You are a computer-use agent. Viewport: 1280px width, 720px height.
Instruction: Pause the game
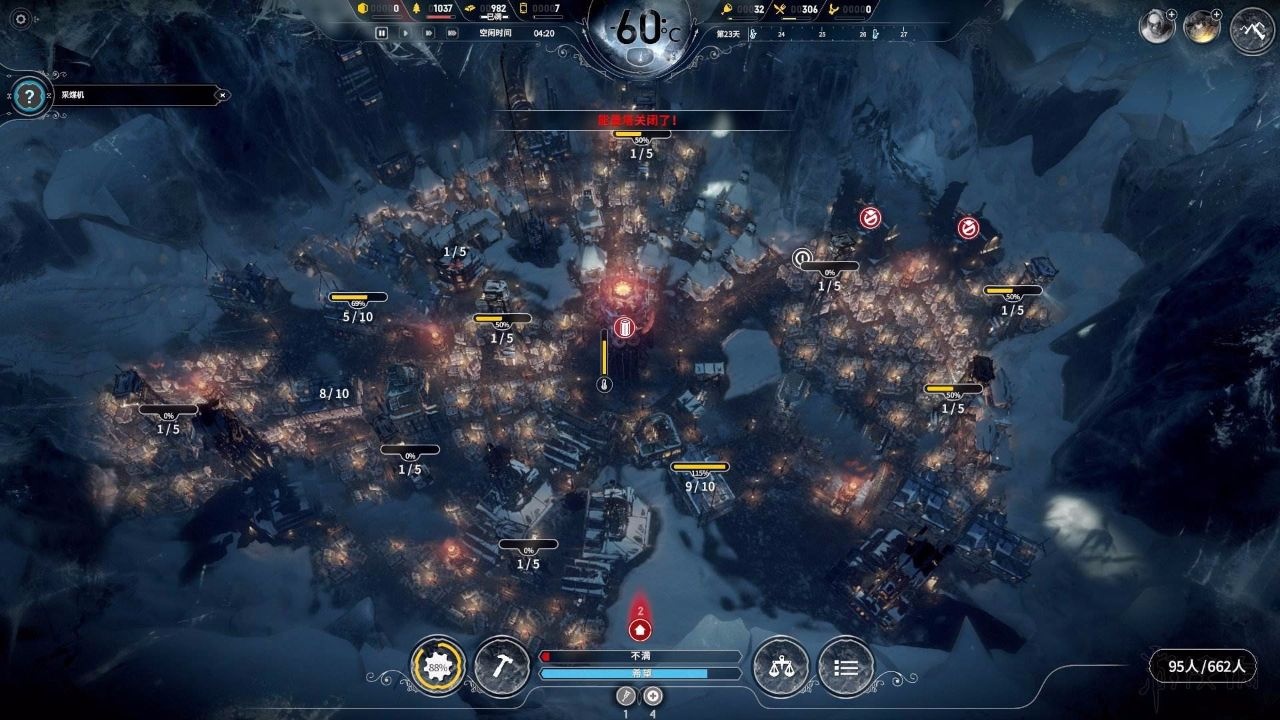click(x=381, y=33)
